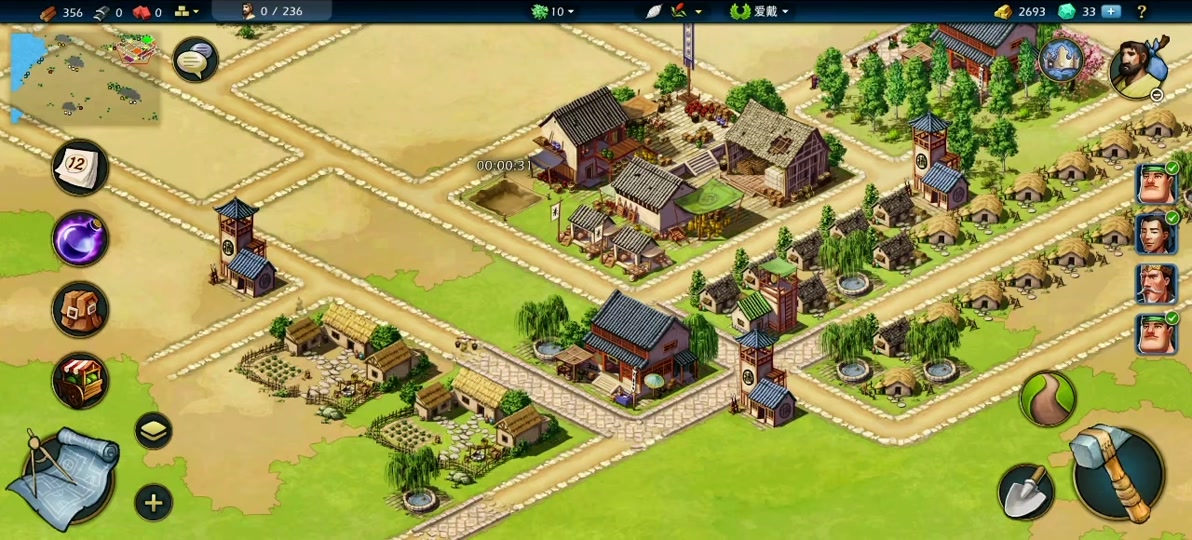The width and height of the screenshot is (1192, 540).
Task: Expand the gold bars resource dropdown
Action: pos(186,12)
